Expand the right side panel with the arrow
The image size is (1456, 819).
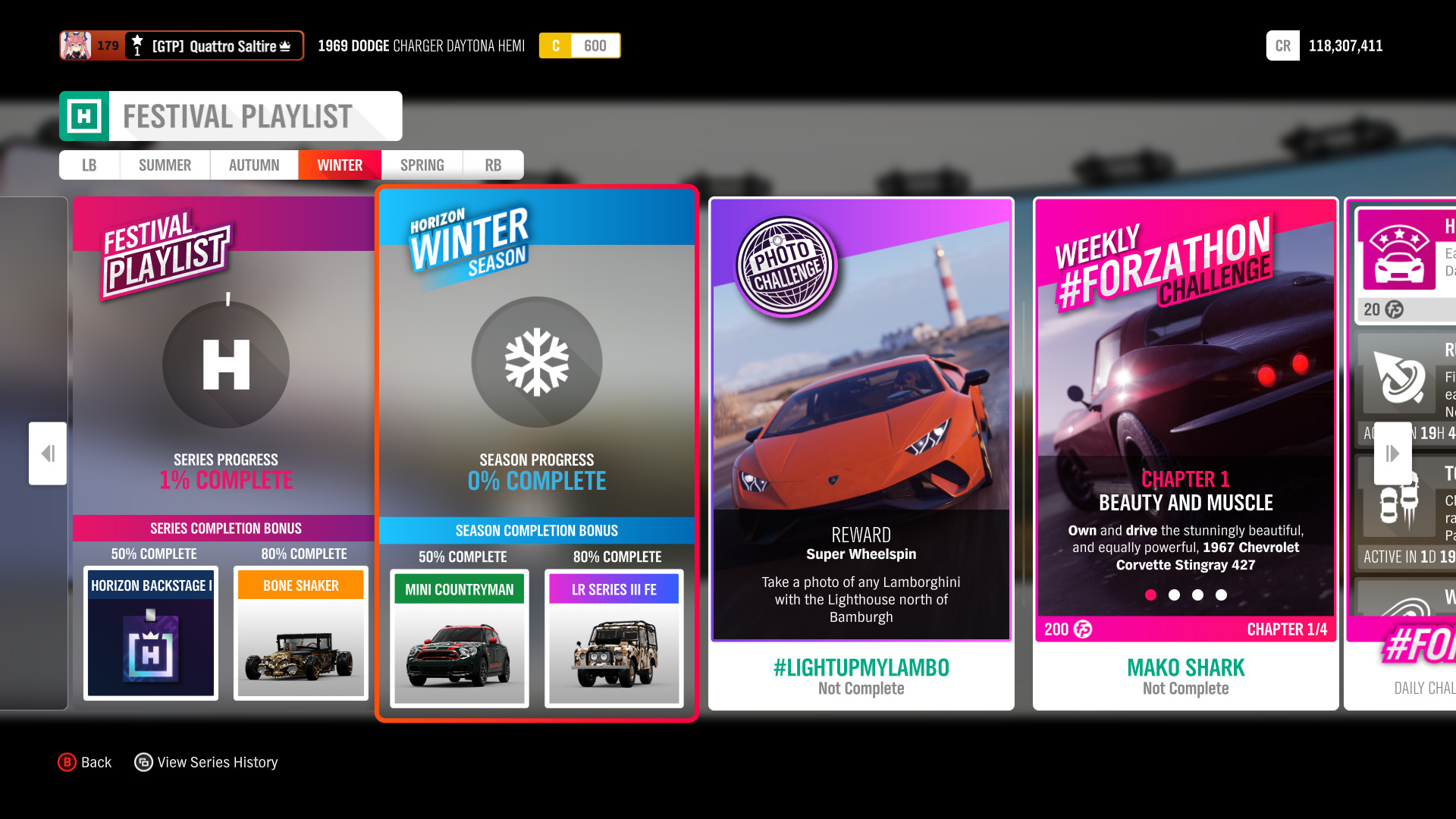click(1392, 453)
